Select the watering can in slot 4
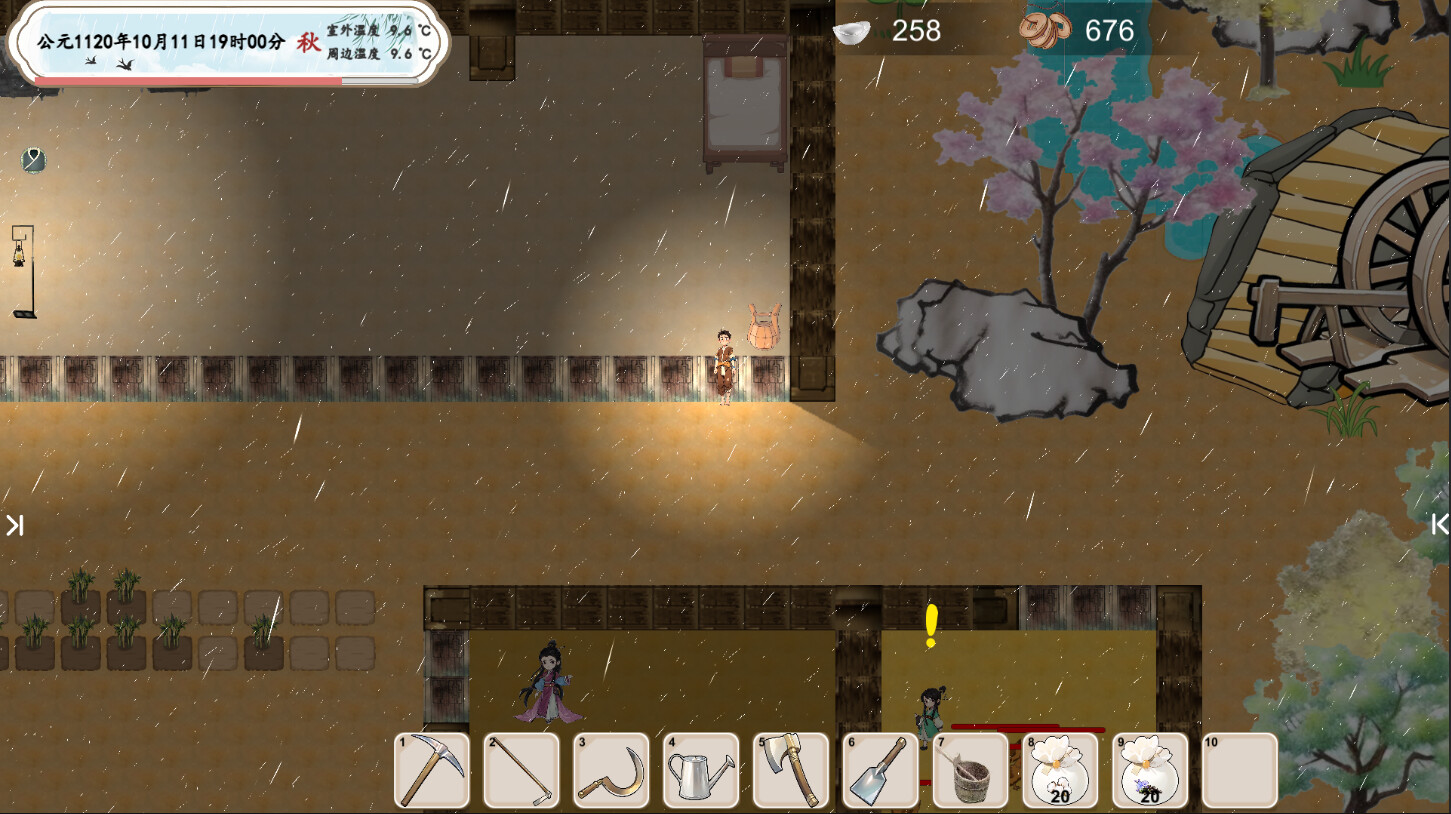The height and width of the screenshot is (814, 1451). click(700, 769)
